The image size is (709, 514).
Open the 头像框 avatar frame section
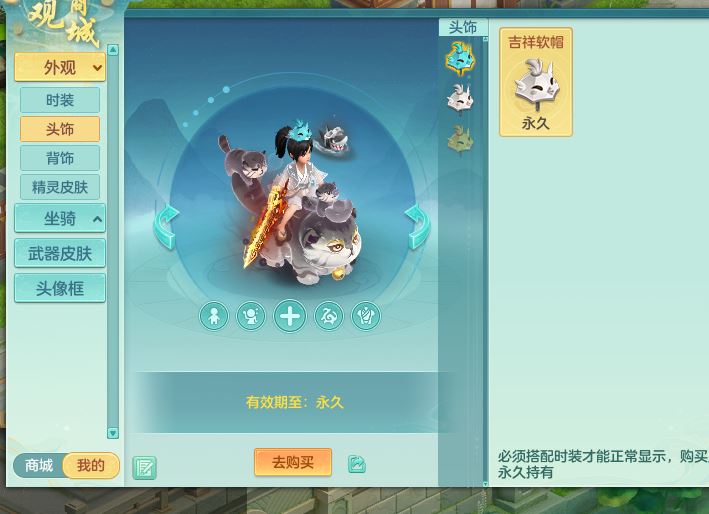pyautogui.click(x=60, y=289)
